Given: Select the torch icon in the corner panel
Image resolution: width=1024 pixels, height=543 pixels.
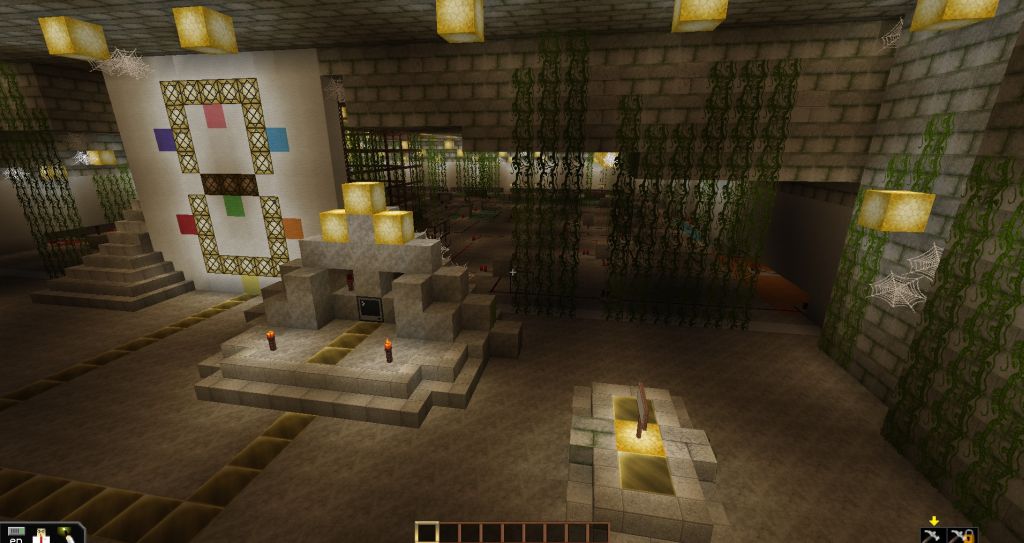Looking at the screenshot, I should pyautogui.click(x=69, y=535).
